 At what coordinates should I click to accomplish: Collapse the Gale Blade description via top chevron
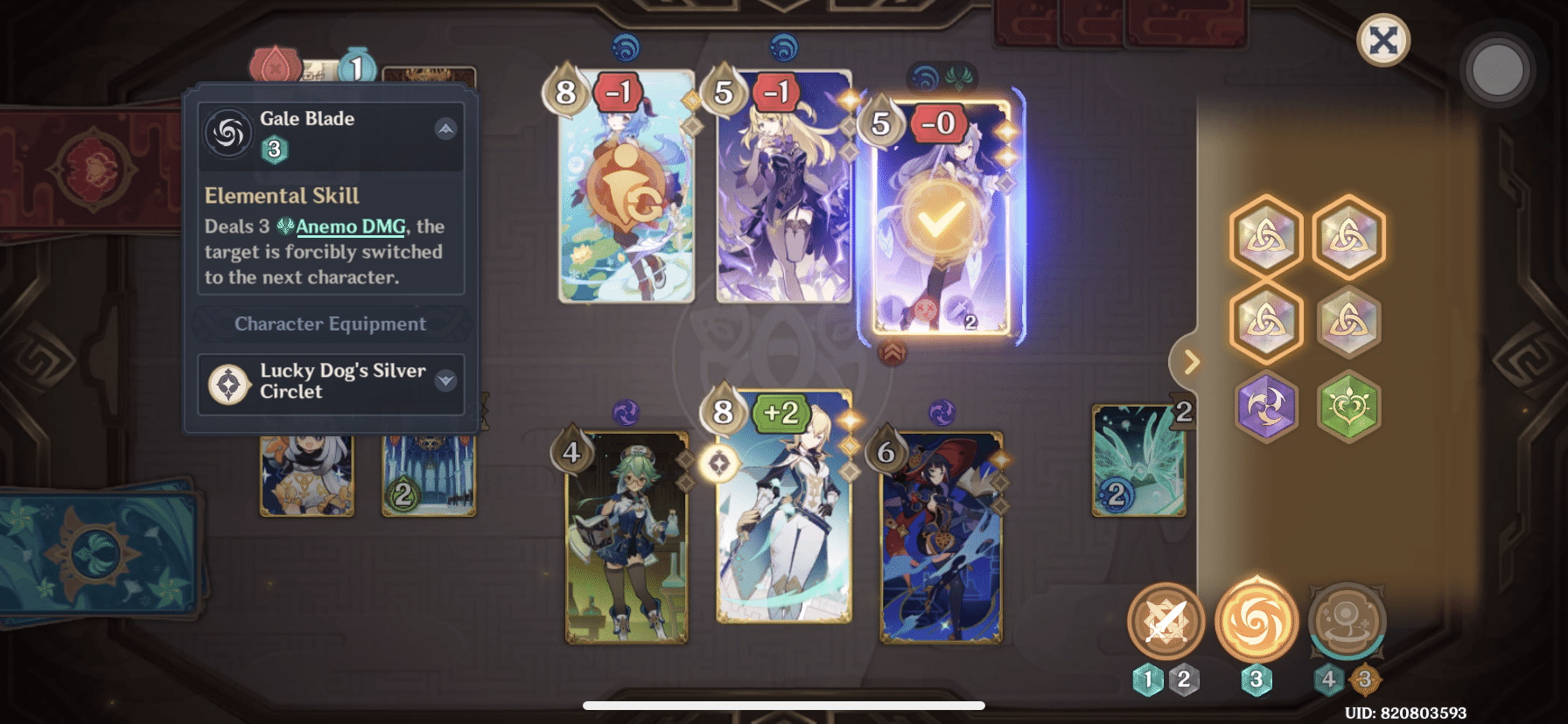[447, 129]
